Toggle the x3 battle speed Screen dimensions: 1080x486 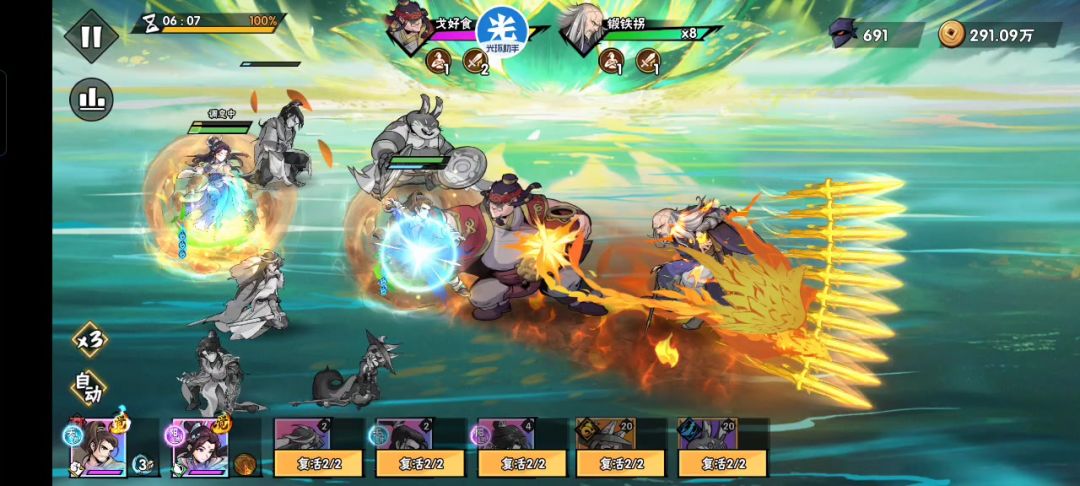[91, 340]
